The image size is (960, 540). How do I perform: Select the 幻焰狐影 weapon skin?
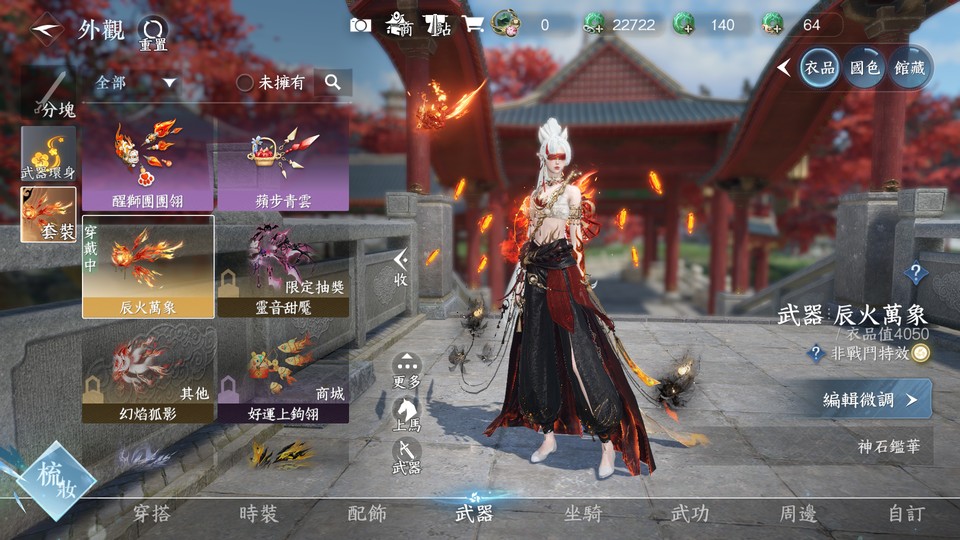(148, 373)
